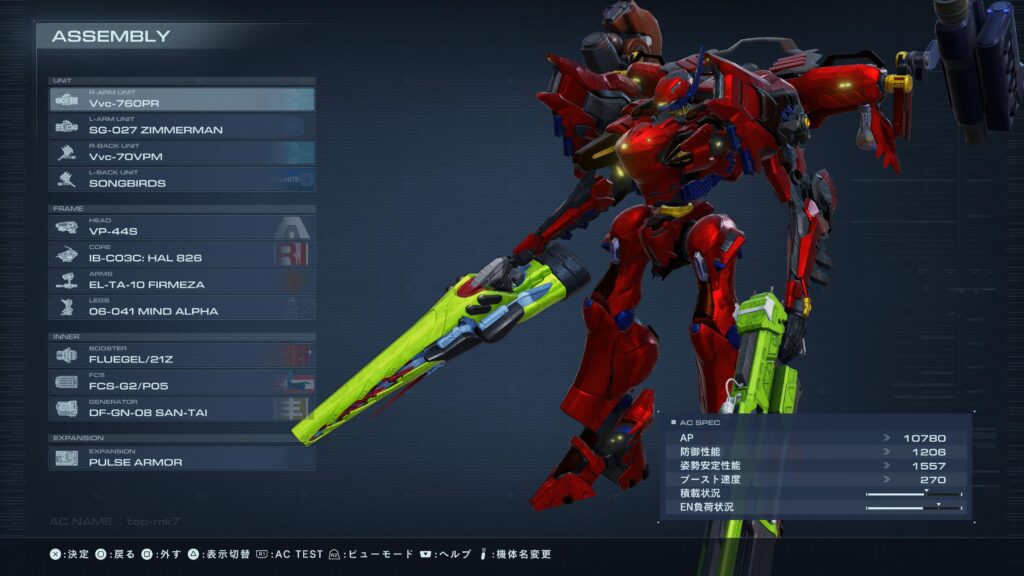
Task: Select the Vvc-760PR right arm unit
Action: [x=182, y=99]
